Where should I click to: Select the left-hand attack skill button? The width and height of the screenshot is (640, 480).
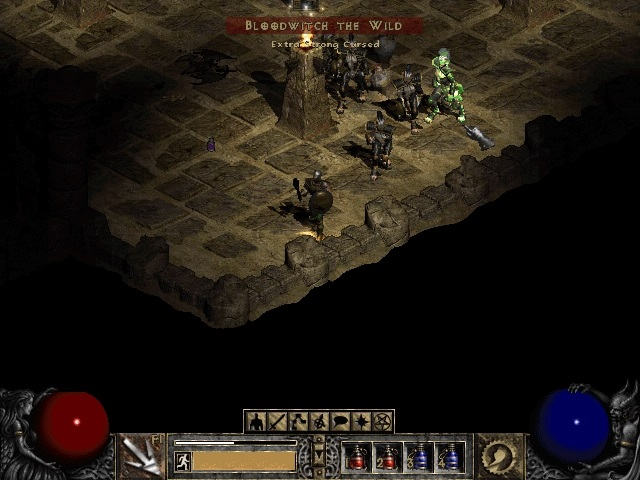(141, 456)
